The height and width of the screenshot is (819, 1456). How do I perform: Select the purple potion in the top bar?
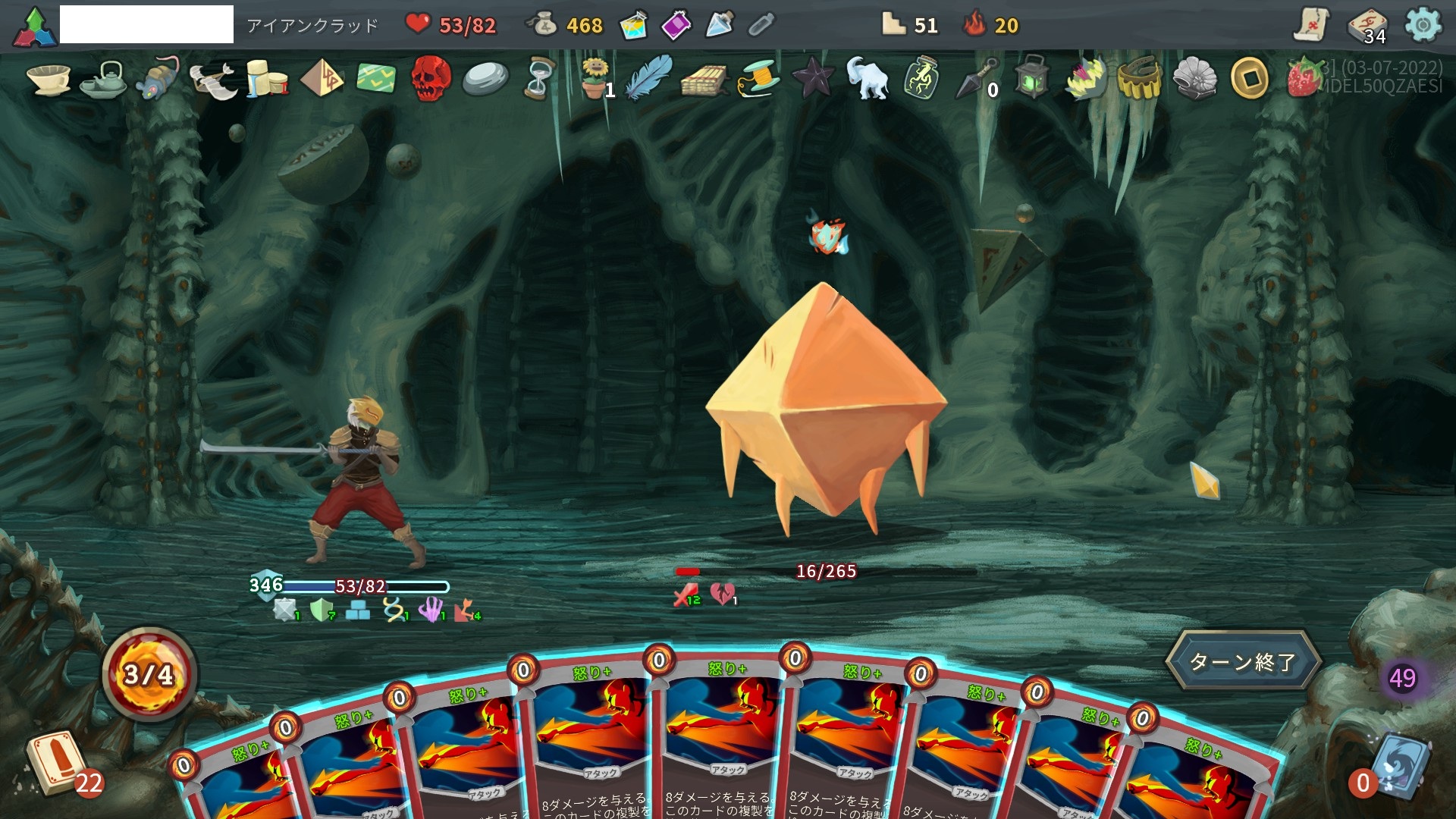[x=676, y=26]
